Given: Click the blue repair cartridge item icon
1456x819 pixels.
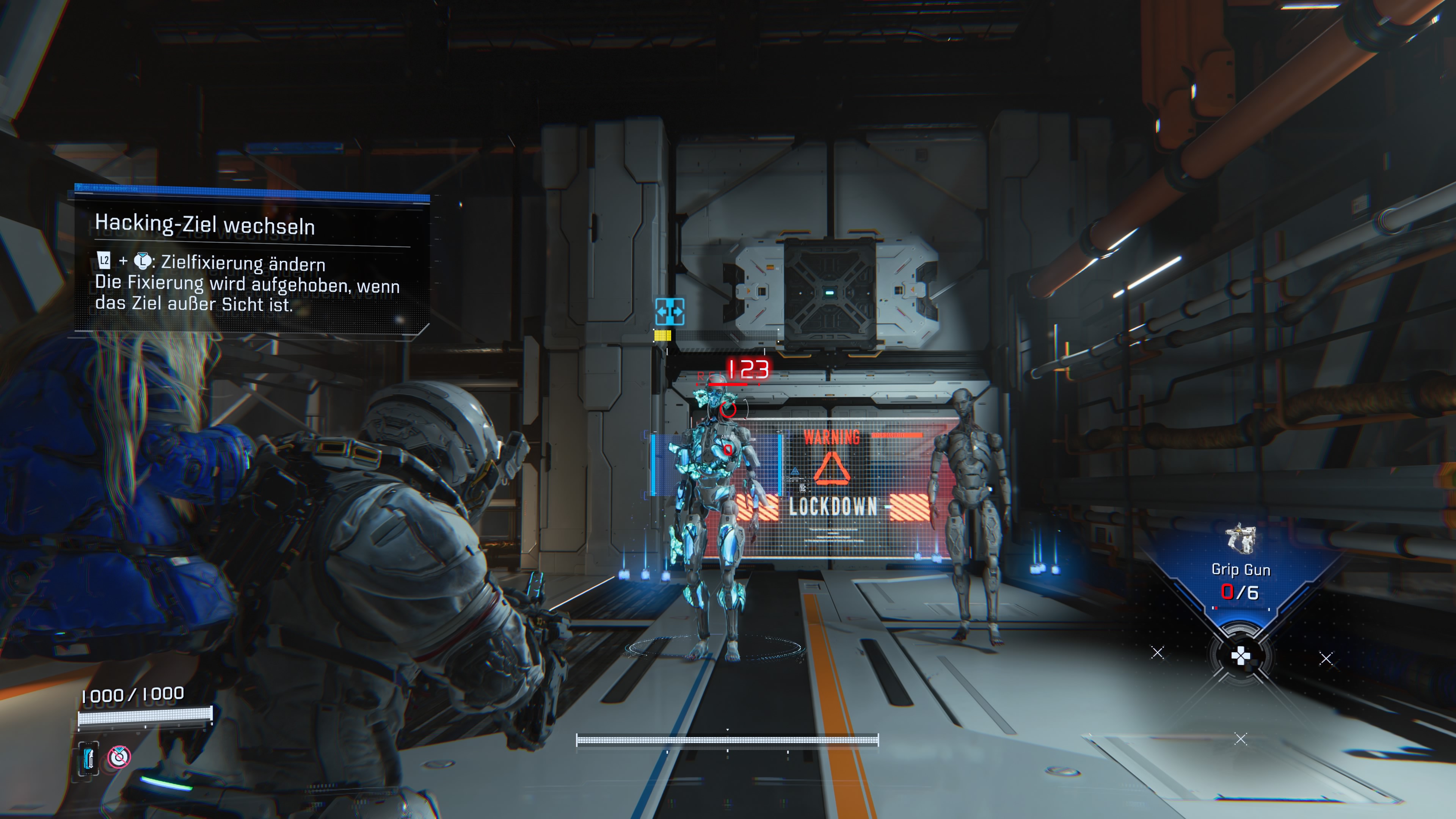Looking at the screenshot, I should (x=88, y=758).
